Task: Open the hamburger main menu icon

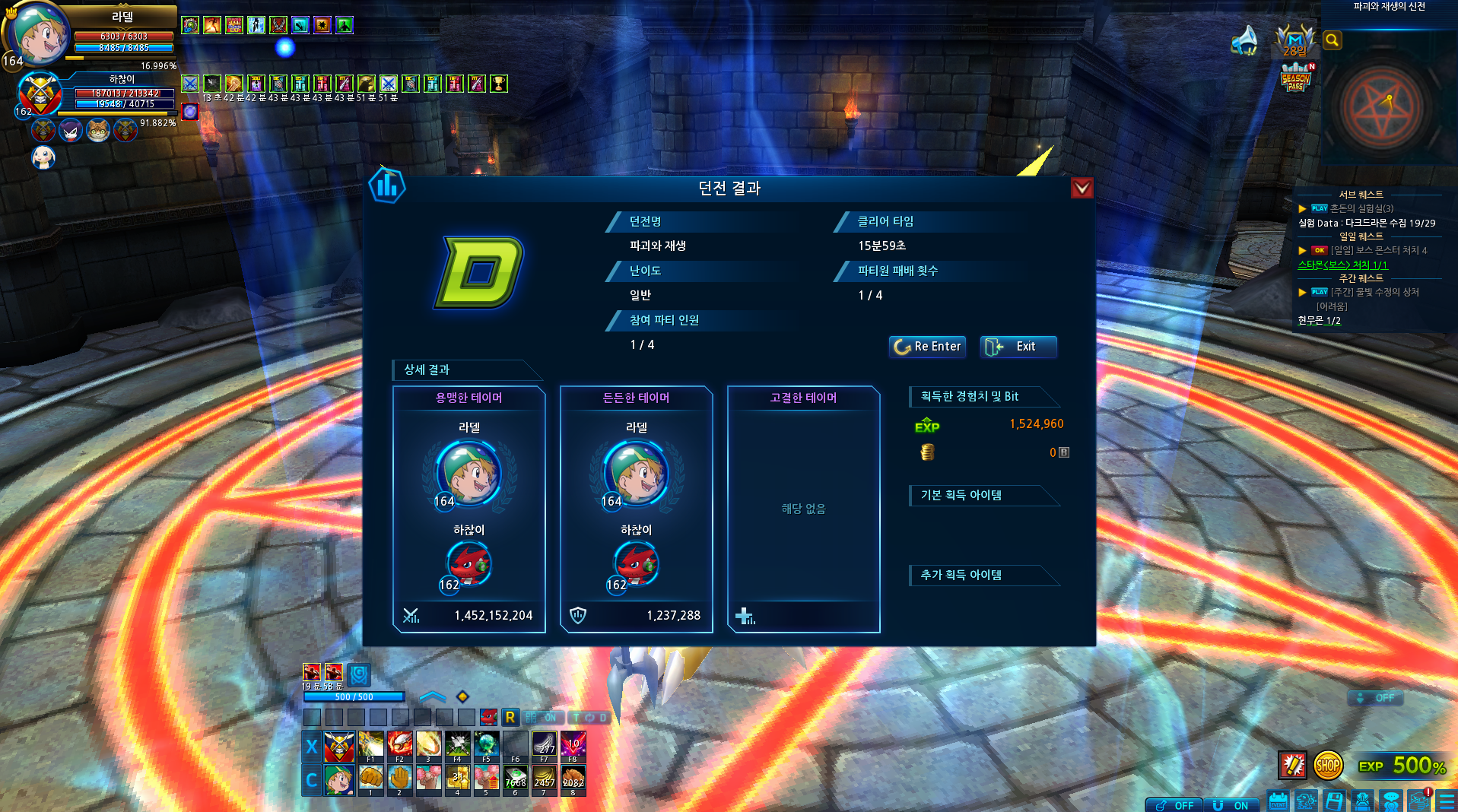Action: coord(1446,801)
